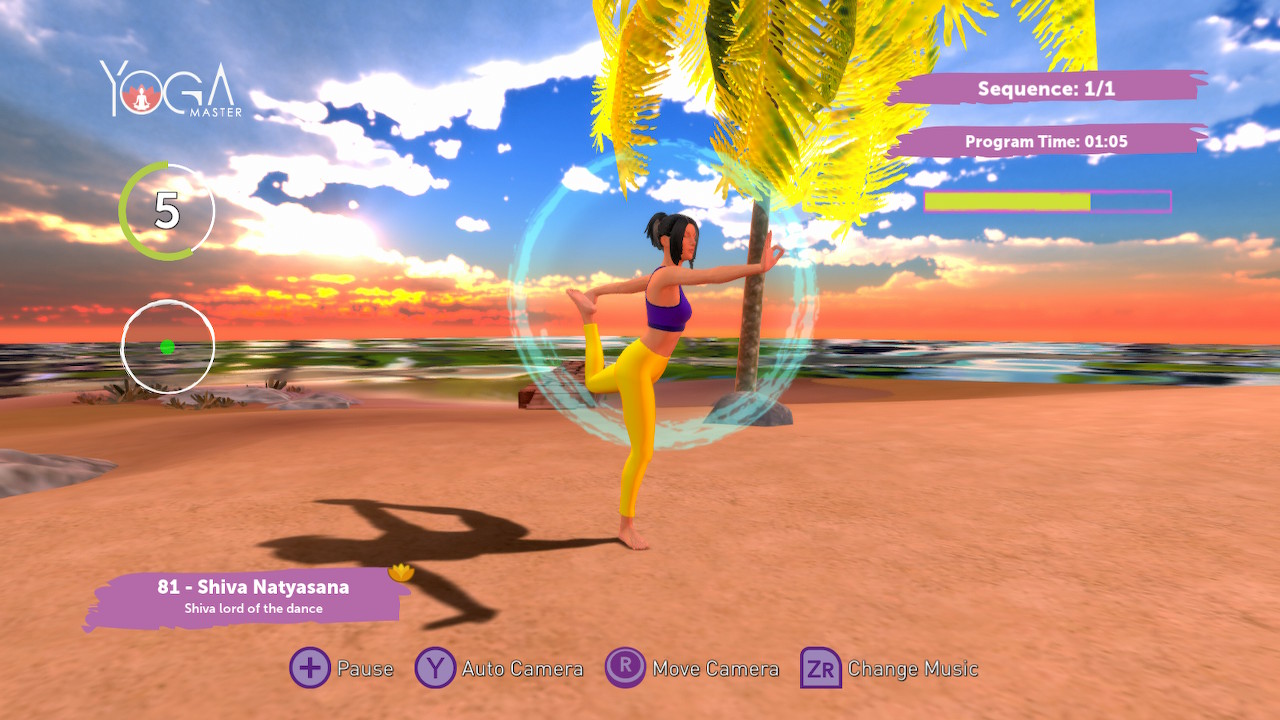Select the Pause plus icon
This screenshot has height=720, width=1280.
click(x=311, y=668)
